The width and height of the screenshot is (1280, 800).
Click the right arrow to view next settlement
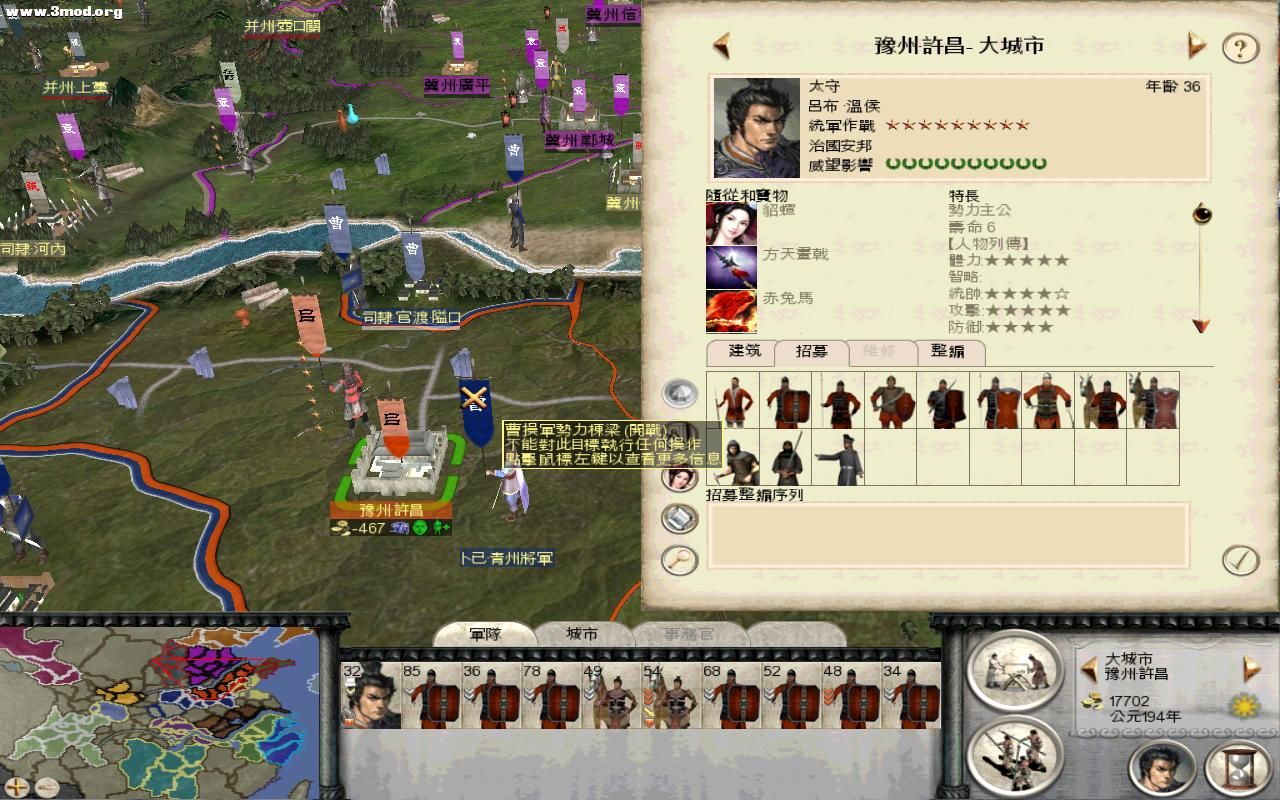1194,45
